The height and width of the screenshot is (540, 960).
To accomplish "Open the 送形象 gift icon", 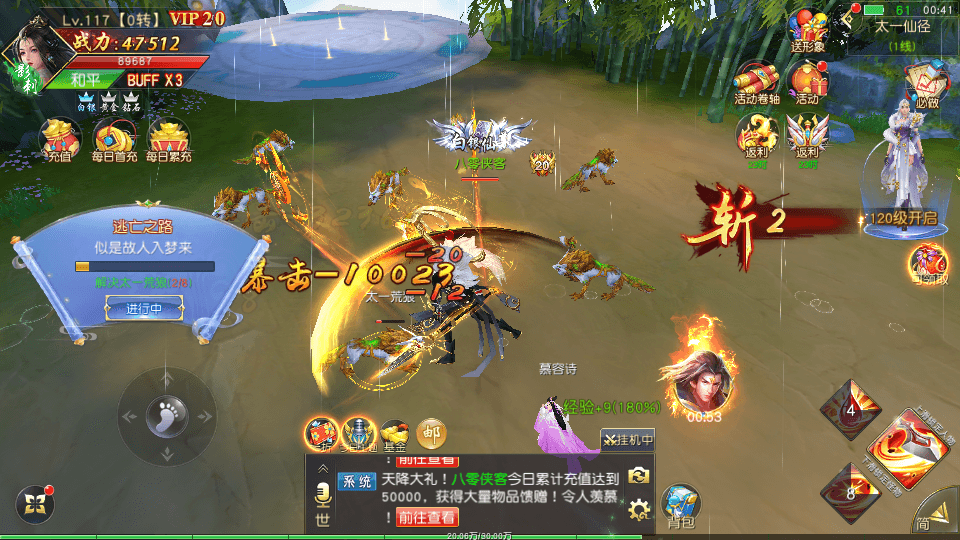I will tap(808, 30).
